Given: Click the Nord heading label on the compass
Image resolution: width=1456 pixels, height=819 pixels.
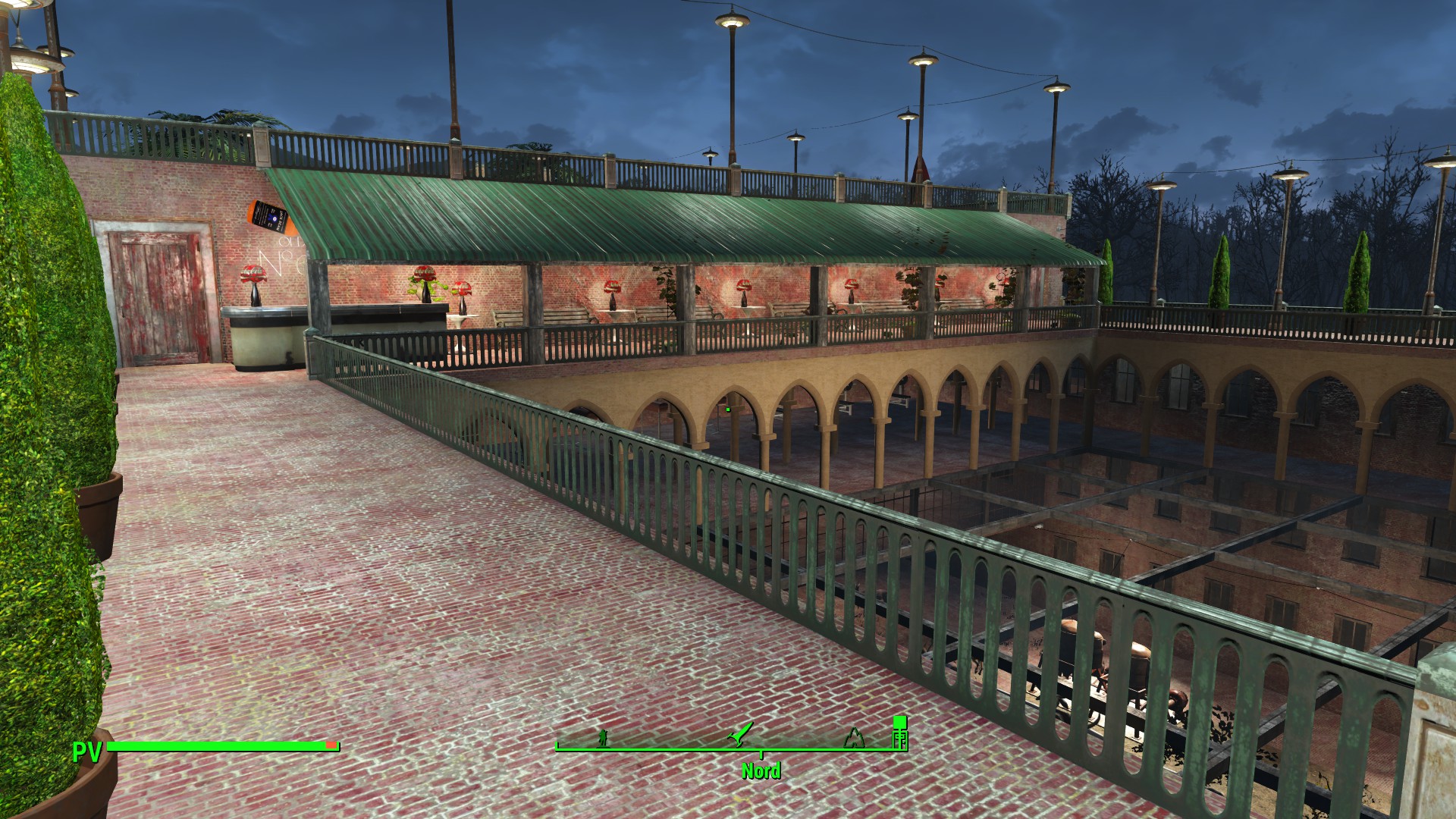Looking at the screenshot, I should coord(761,771).
